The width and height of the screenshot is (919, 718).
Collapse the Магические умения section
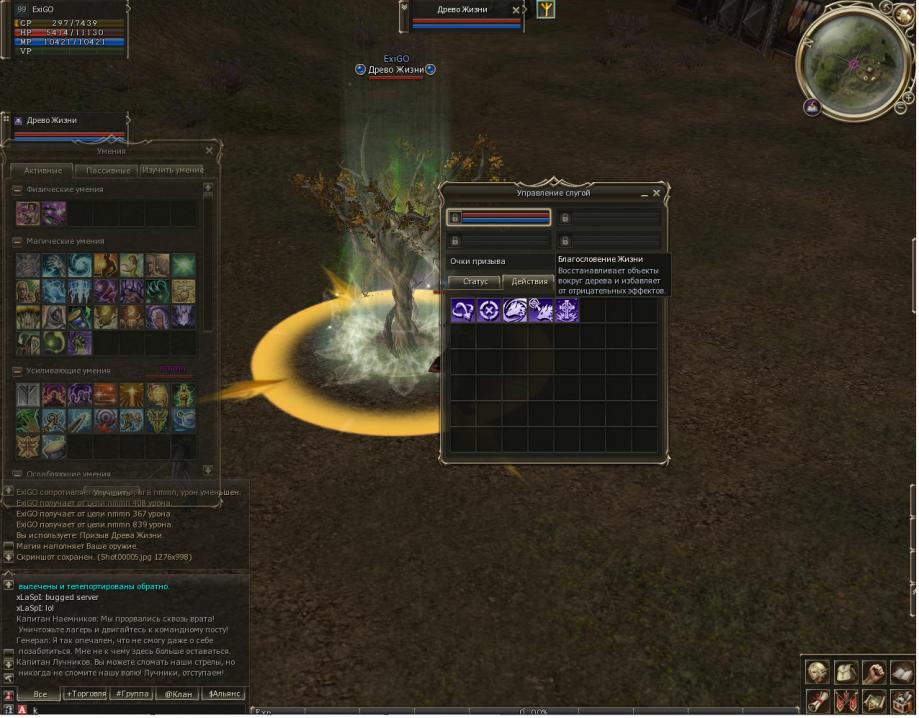[17, 241]
